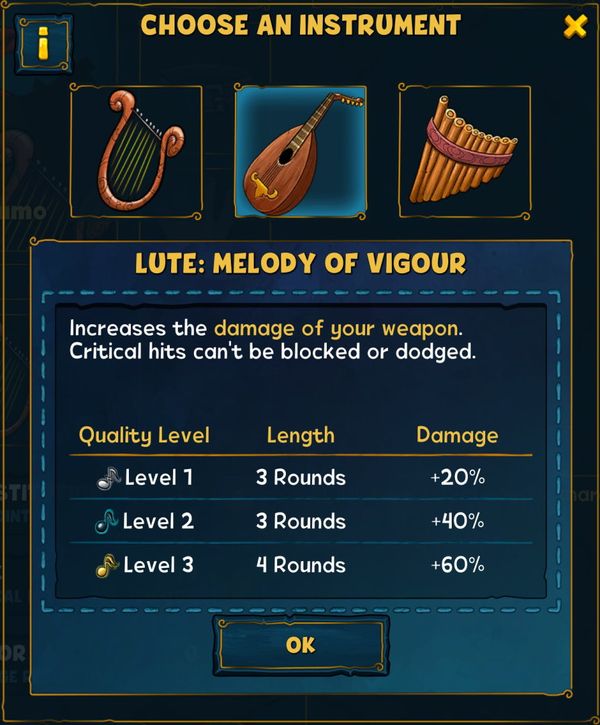Confirm selection with the OK button

pos(301,645)
